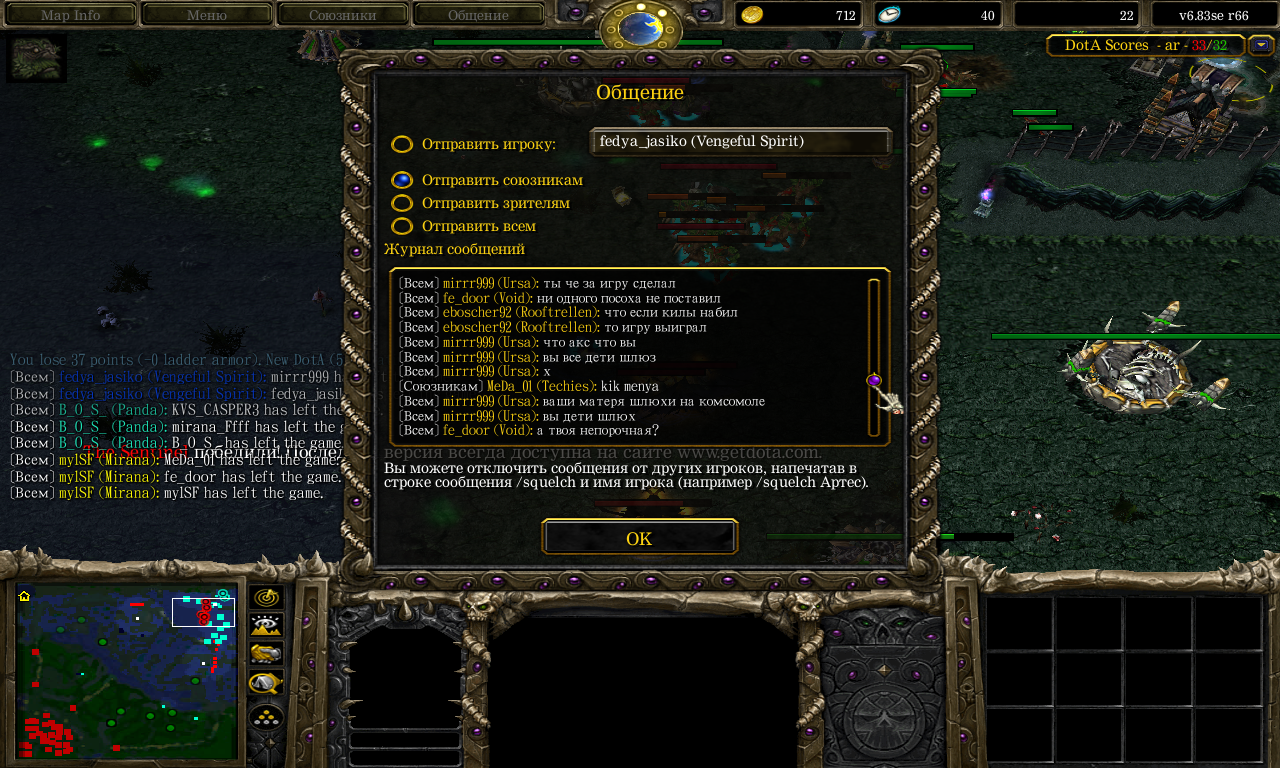This screenshot has width=1280, height=768.
Task: Select the 'Отправить игроку' radio option
Action: [402, 144]
